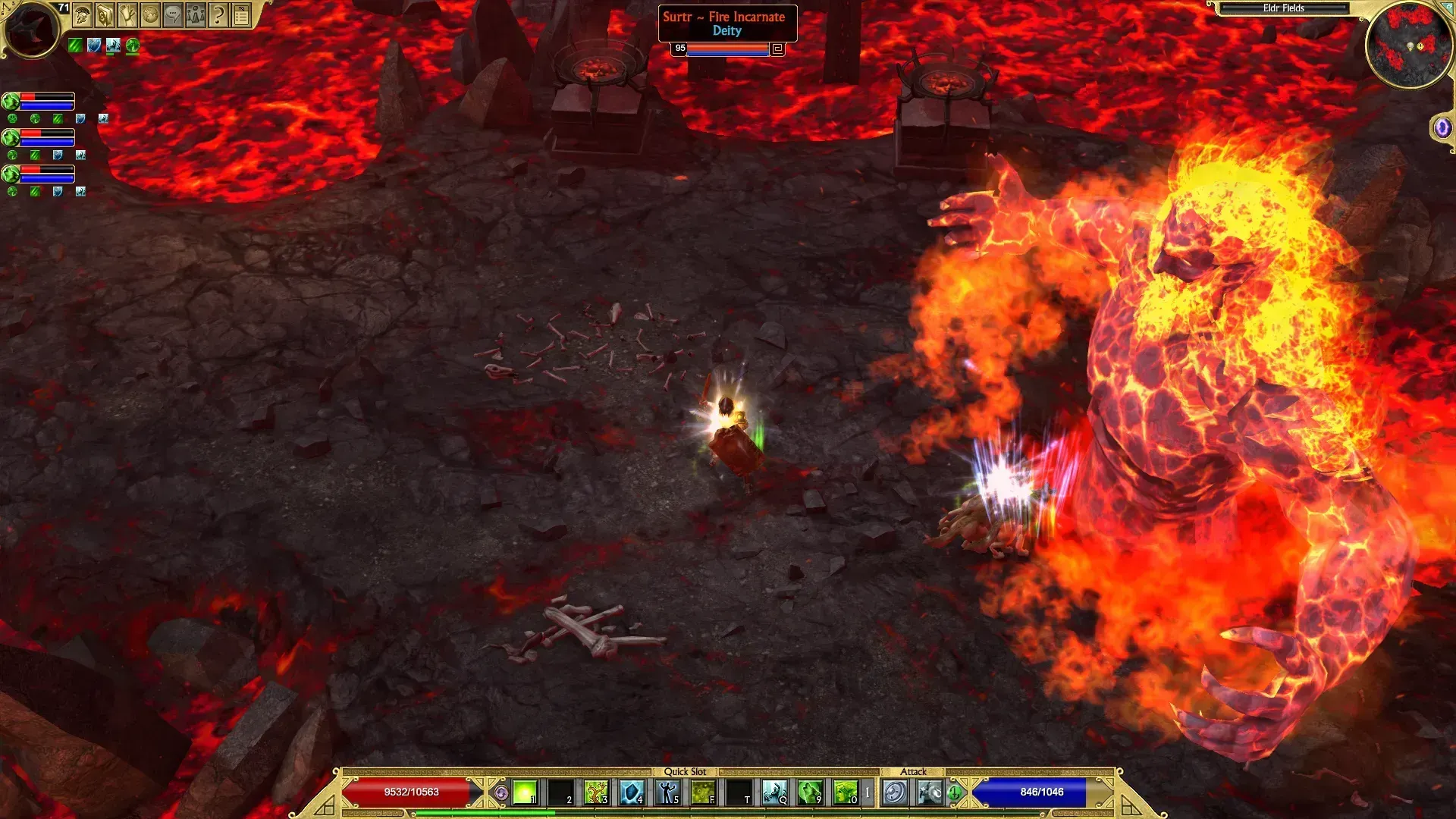This screenshot has height=819, width=1456.
Task: Open the character sheet helmet button
Action: point(83,14)
